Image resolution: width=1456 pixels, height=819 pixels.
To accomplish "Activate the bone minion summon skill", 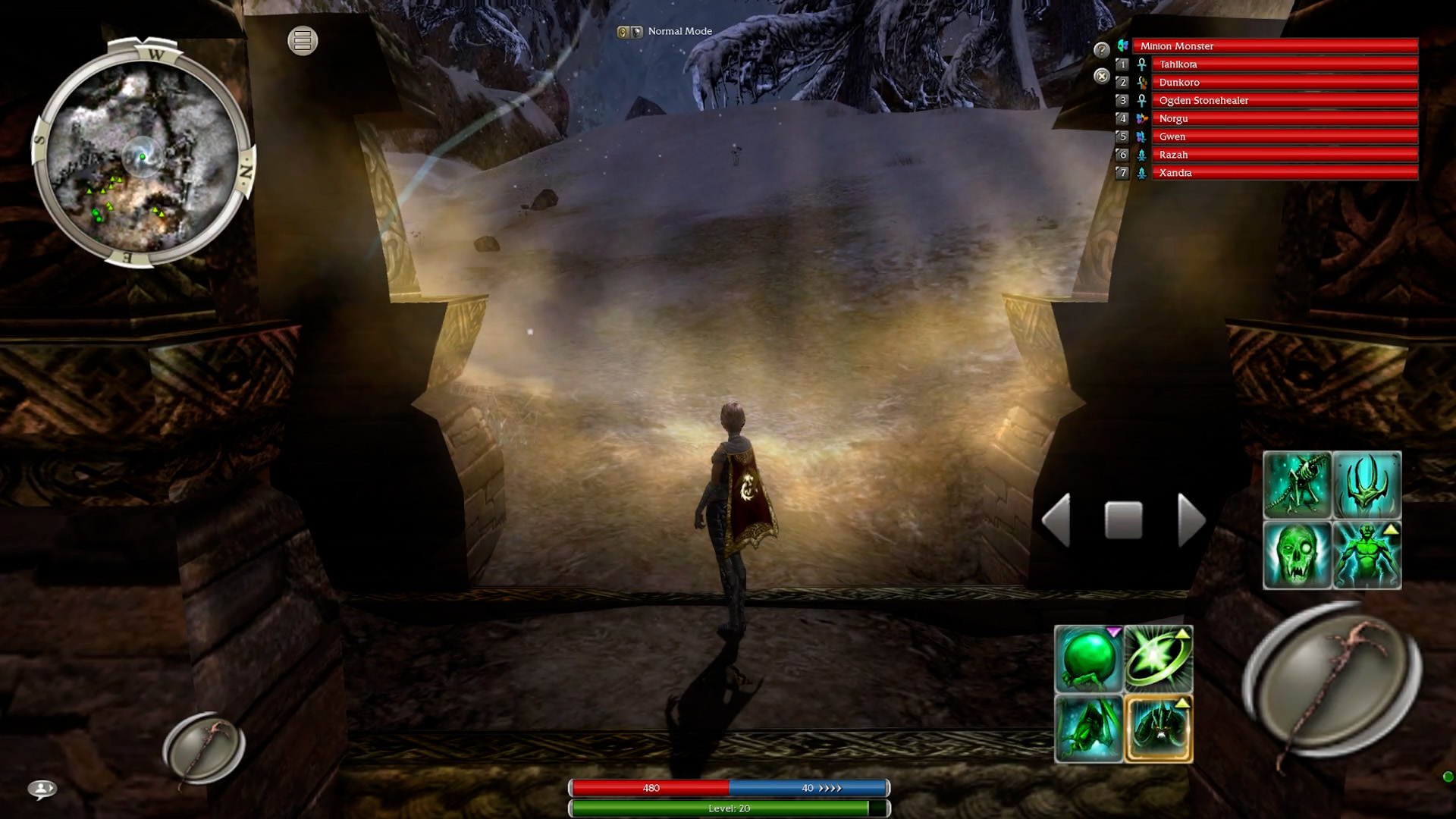I will click(x=1297, y=485).
